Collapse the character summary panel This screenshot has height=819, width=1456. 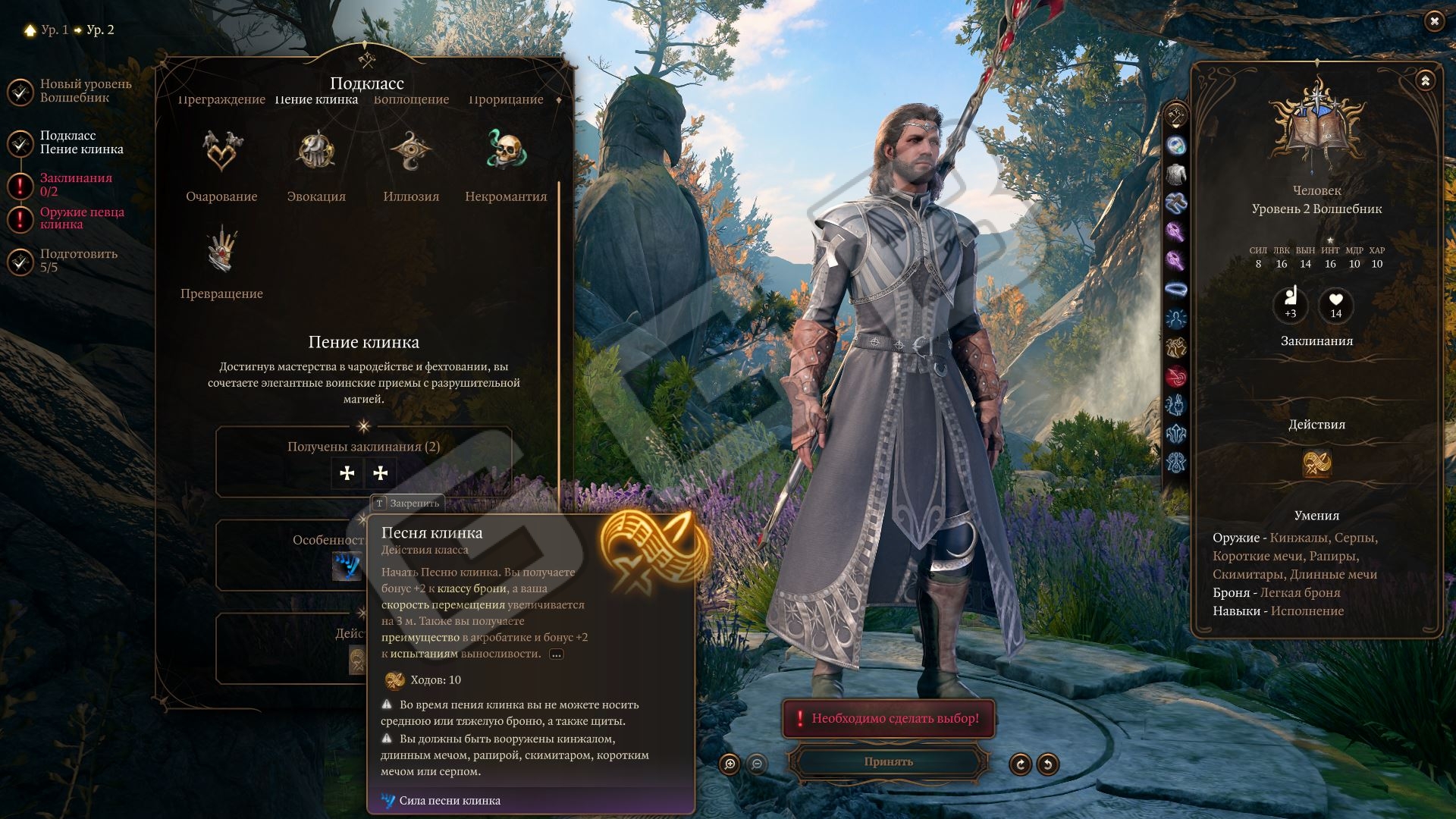(1425, 80)
